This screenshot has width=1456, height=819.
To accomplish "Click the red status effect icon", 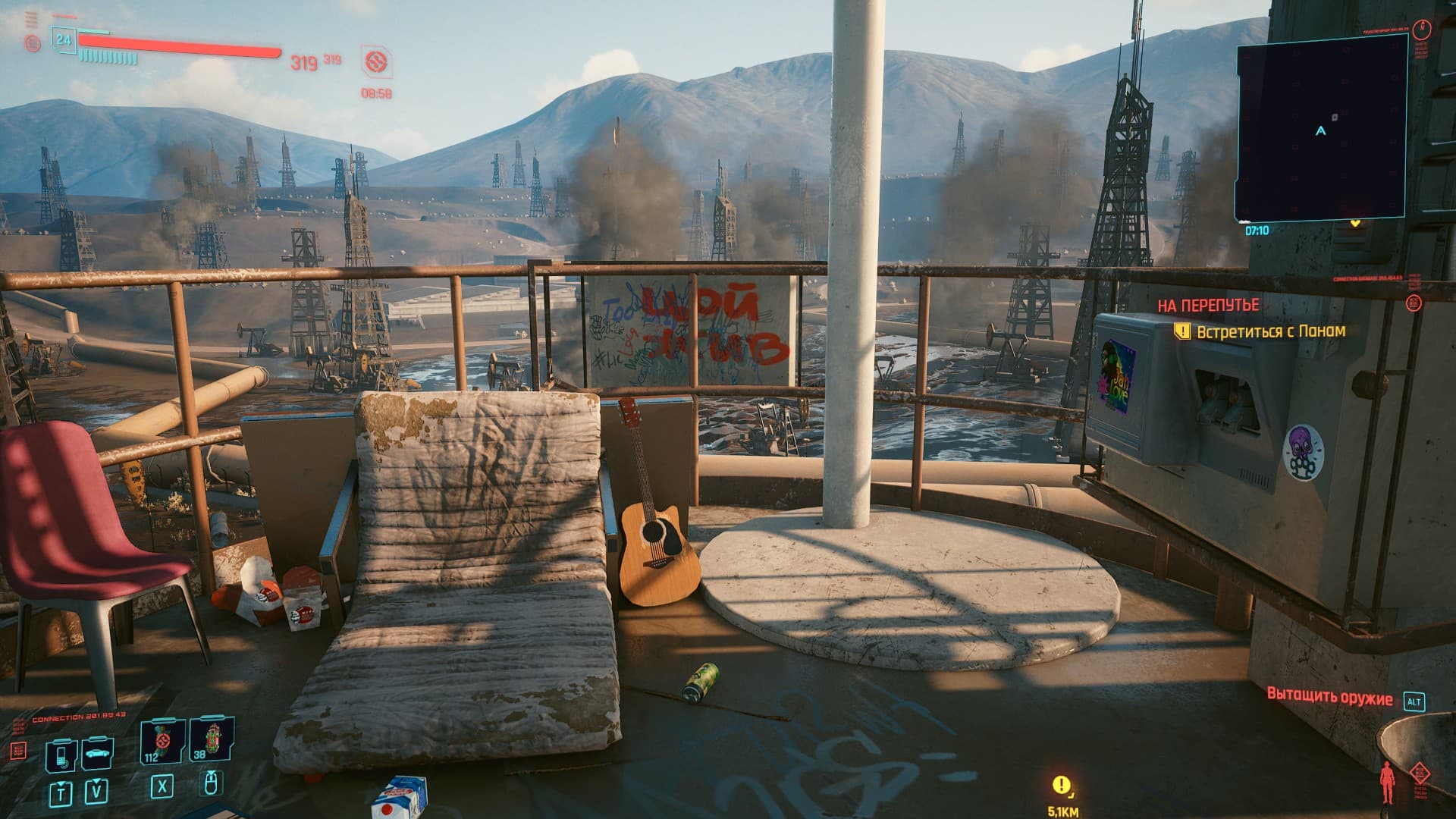I will point(375,62).
